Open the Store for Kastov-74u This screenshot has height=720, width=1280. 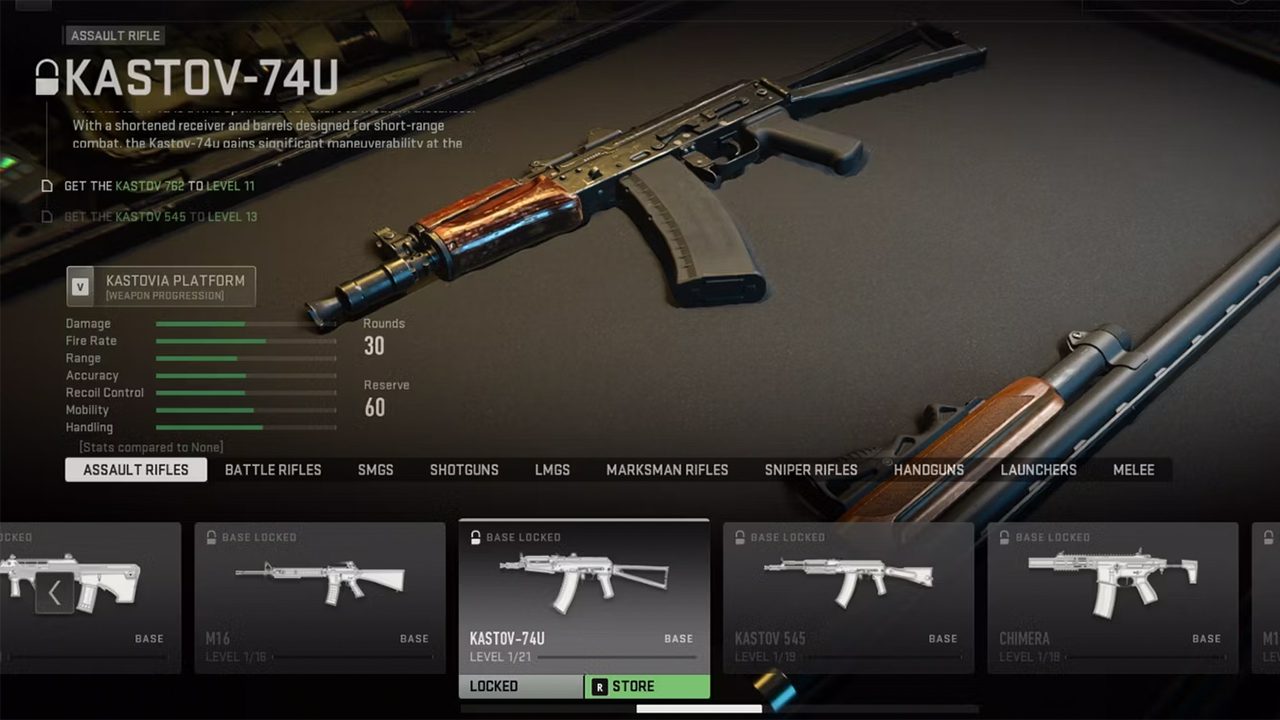647,687
